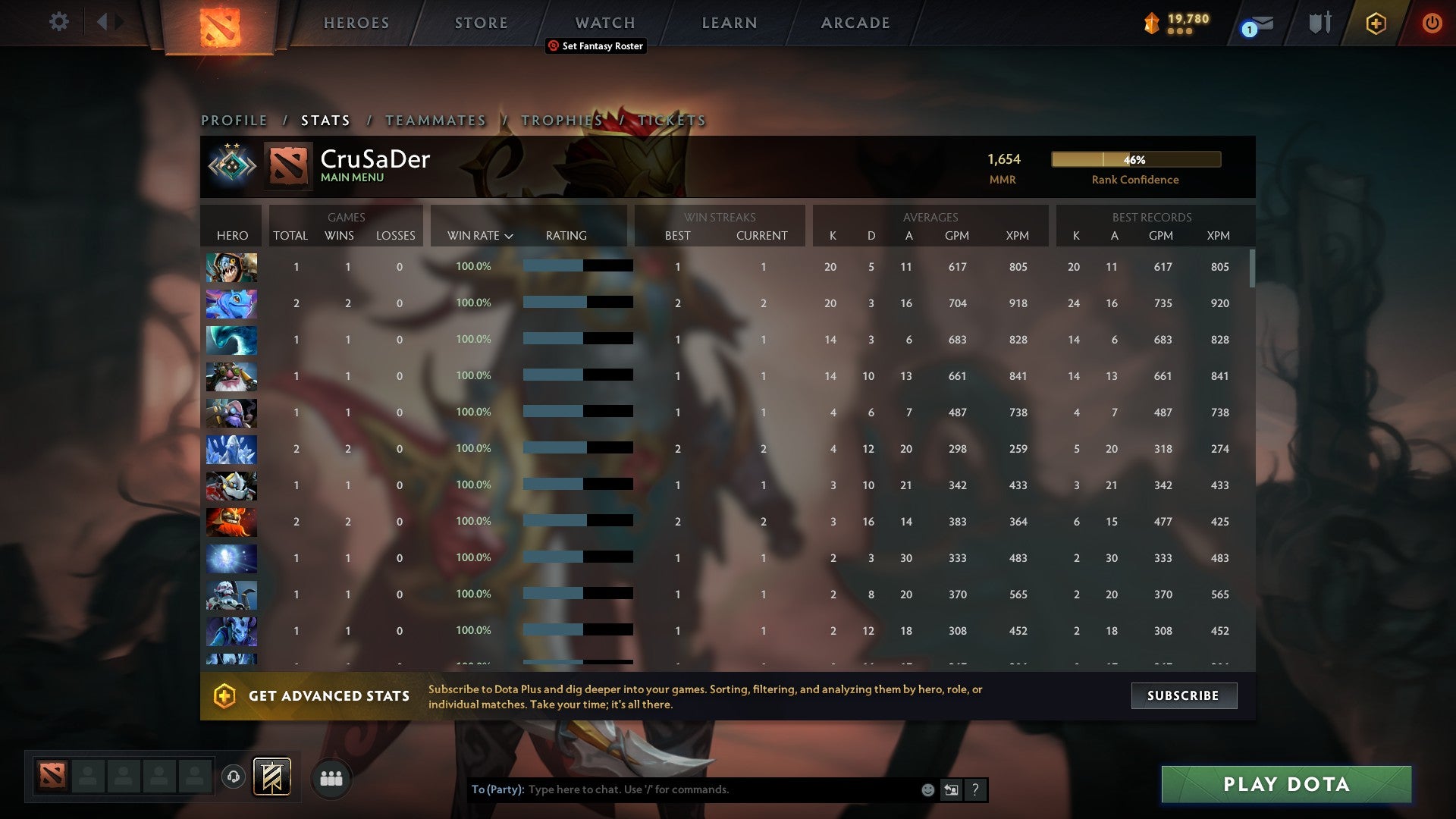The height and width of the screenshot is (819, 1456).
Task: Open the TROPHIES tab
Action: [x=561, y=120]
